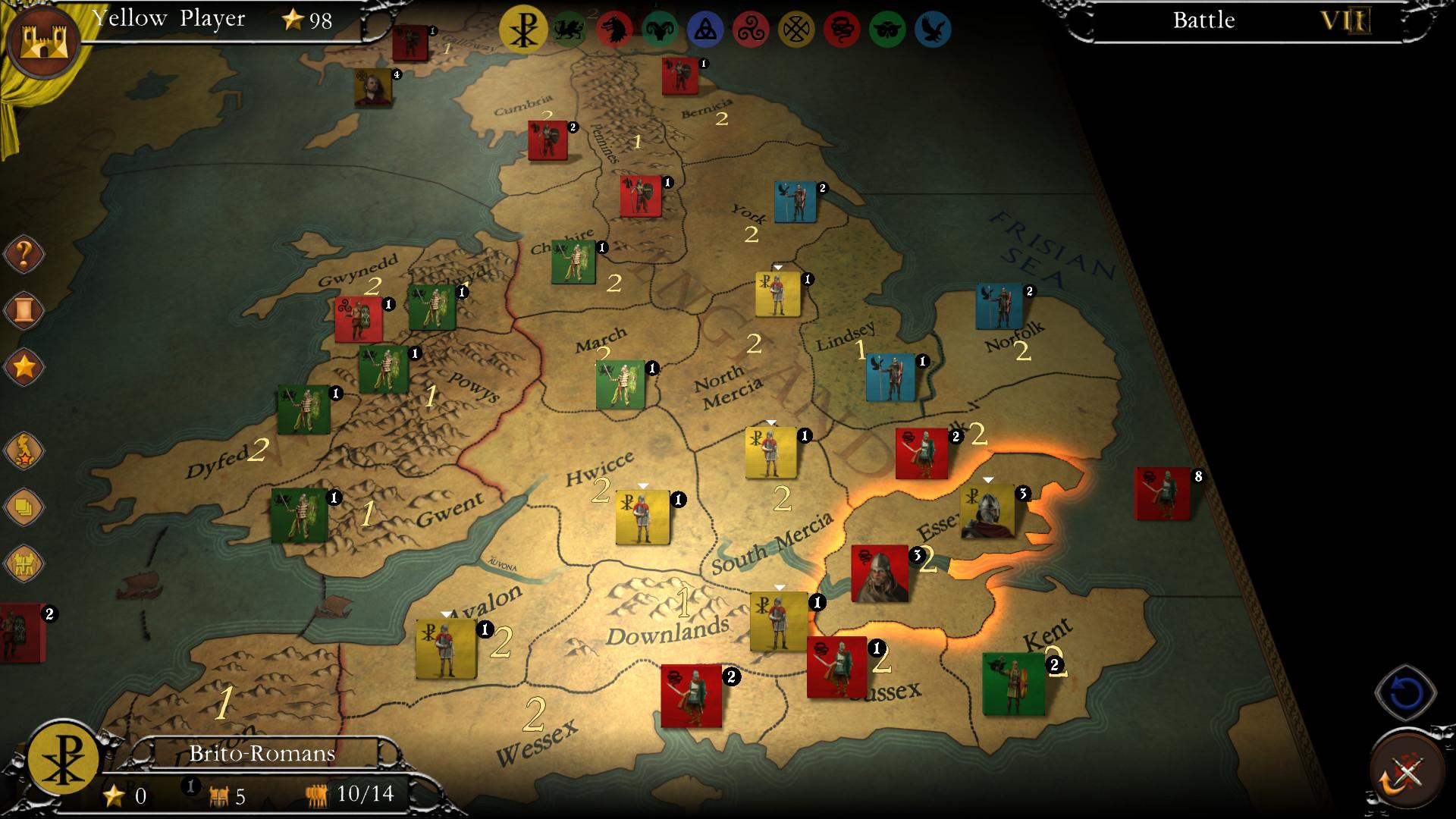Open the star victory points panel

[23, 366]
